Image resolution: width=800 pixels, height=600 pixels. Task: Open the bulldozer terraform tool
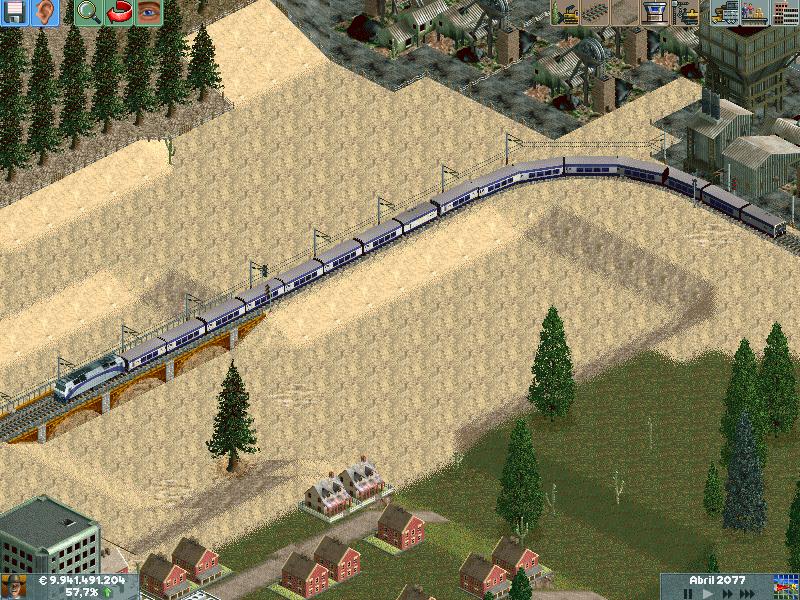click(565, 13)
